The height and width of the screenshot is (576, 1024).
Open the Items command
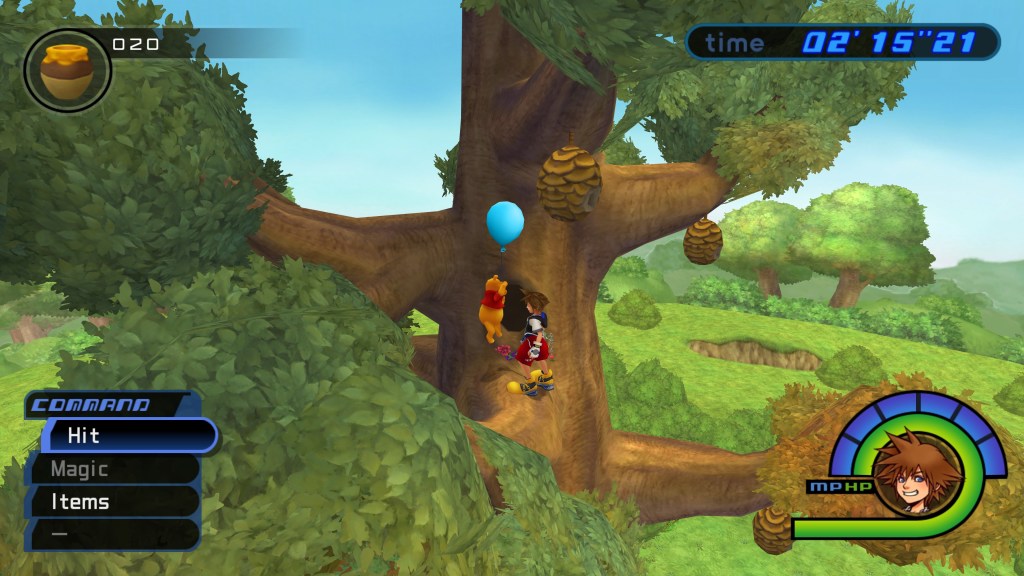pyautogui.click(x=112, y=502)
